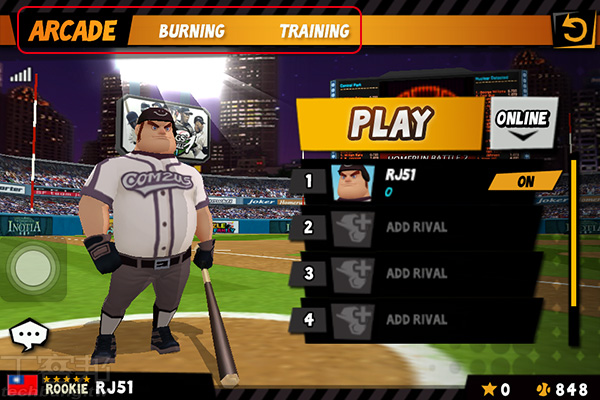600x400 pixels.
Task: Open the Training mode tab
Action: [x=314, y=31]
